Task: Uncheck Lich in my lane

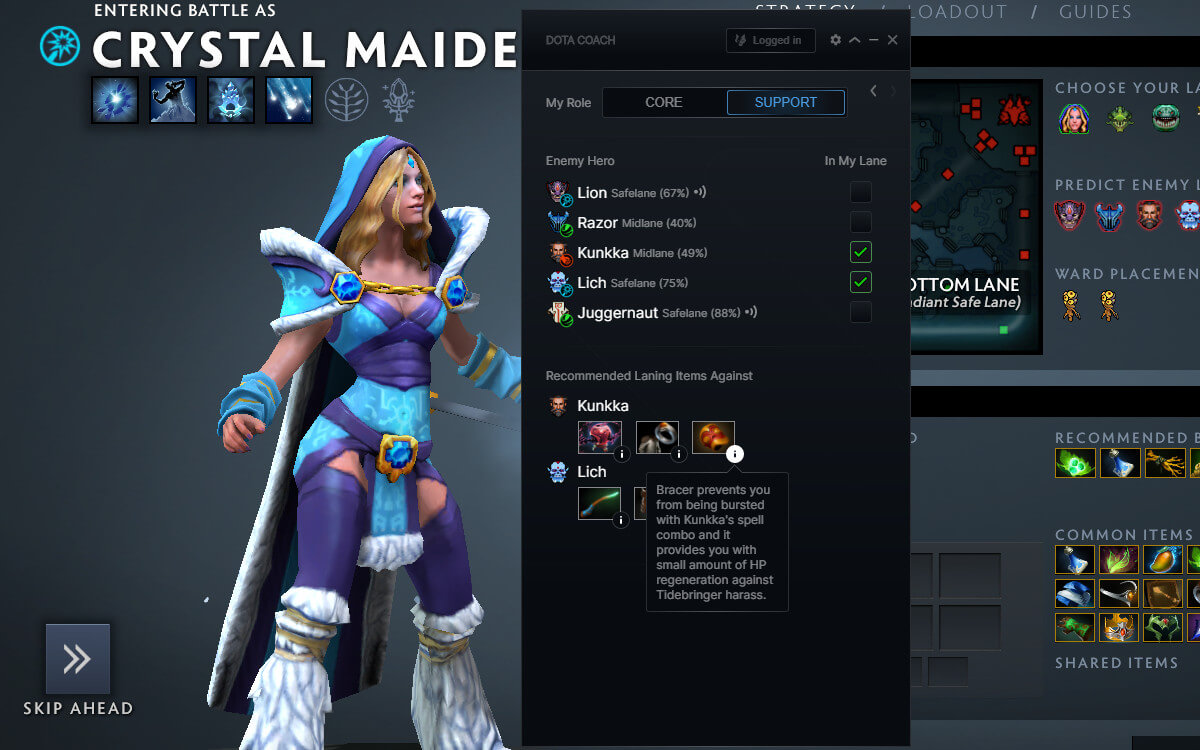Action: (860, 282)
